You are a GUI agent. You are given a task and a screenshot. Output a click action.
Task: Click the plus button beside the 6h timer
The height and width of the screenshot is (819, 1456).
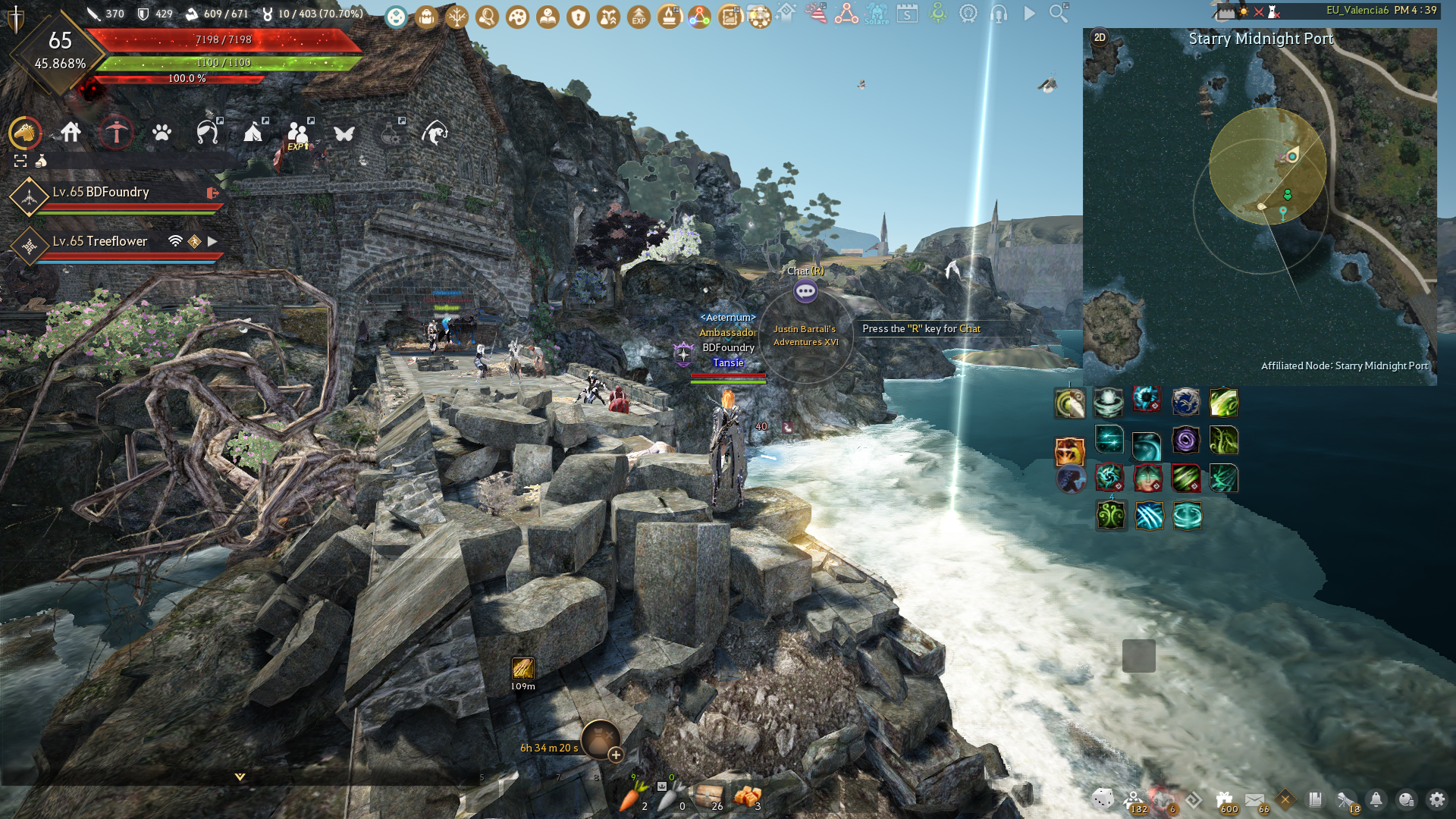tap(616, 755)
